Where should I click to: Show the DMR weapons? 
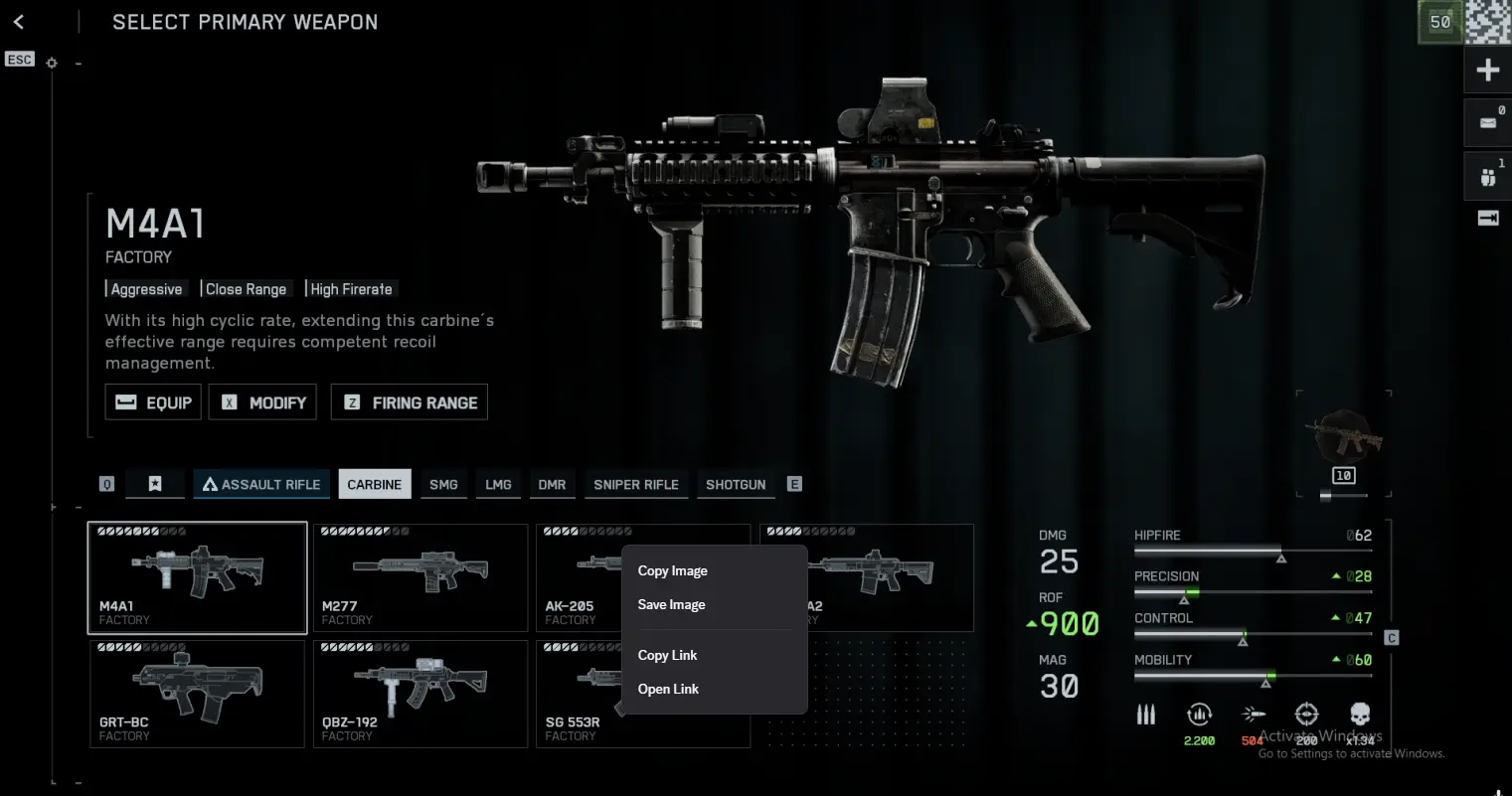pyautogui.click(x=552, y=485)
